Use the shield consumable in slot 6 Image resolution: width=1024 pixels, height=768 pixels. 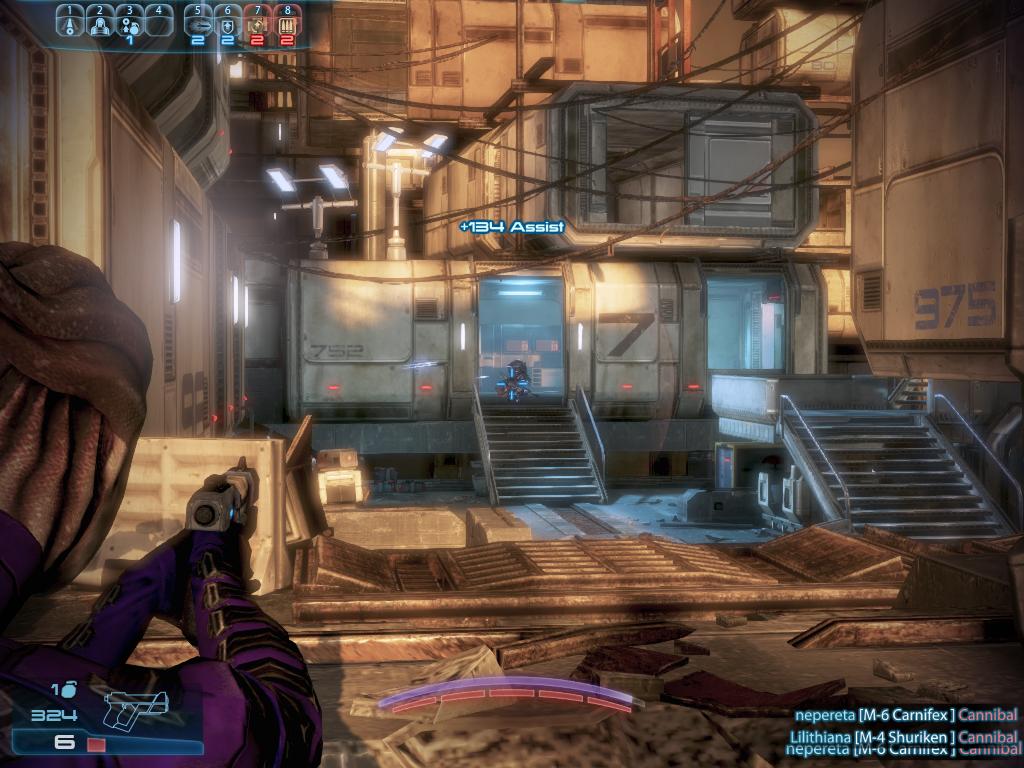227,23
